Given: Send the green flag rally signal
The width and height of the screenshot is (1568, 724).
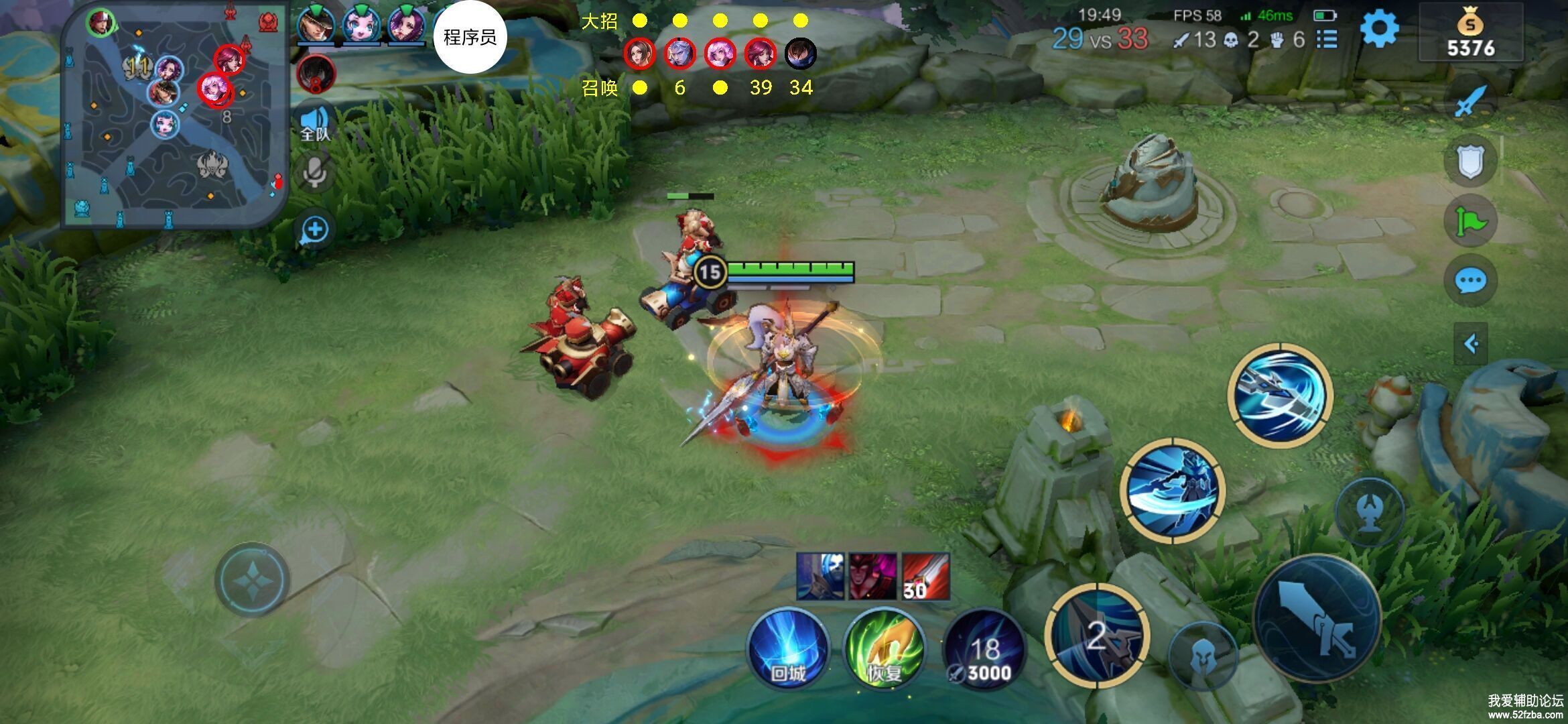Looking at the screenshot, I should (x=1471, y=221).
